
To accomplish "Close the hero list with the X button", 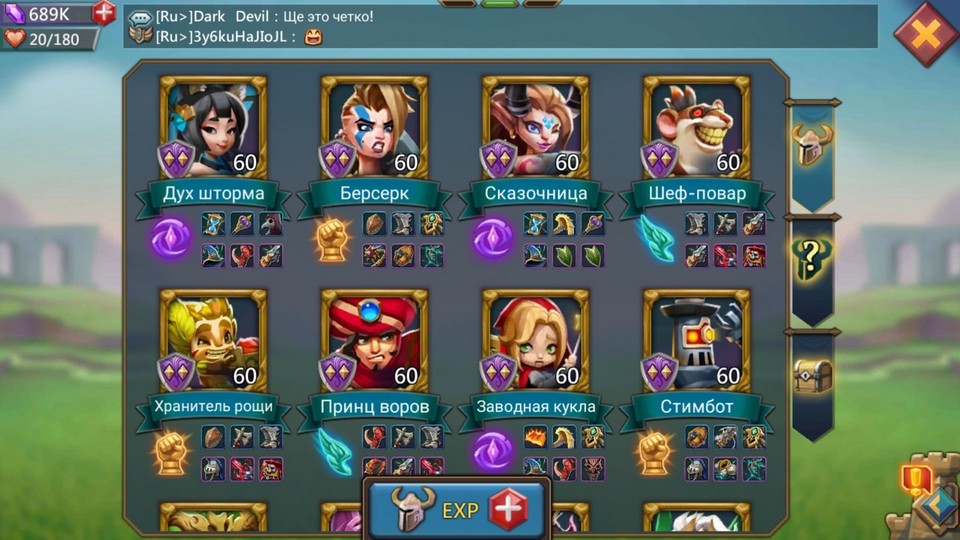I will [x=926, y=35].
